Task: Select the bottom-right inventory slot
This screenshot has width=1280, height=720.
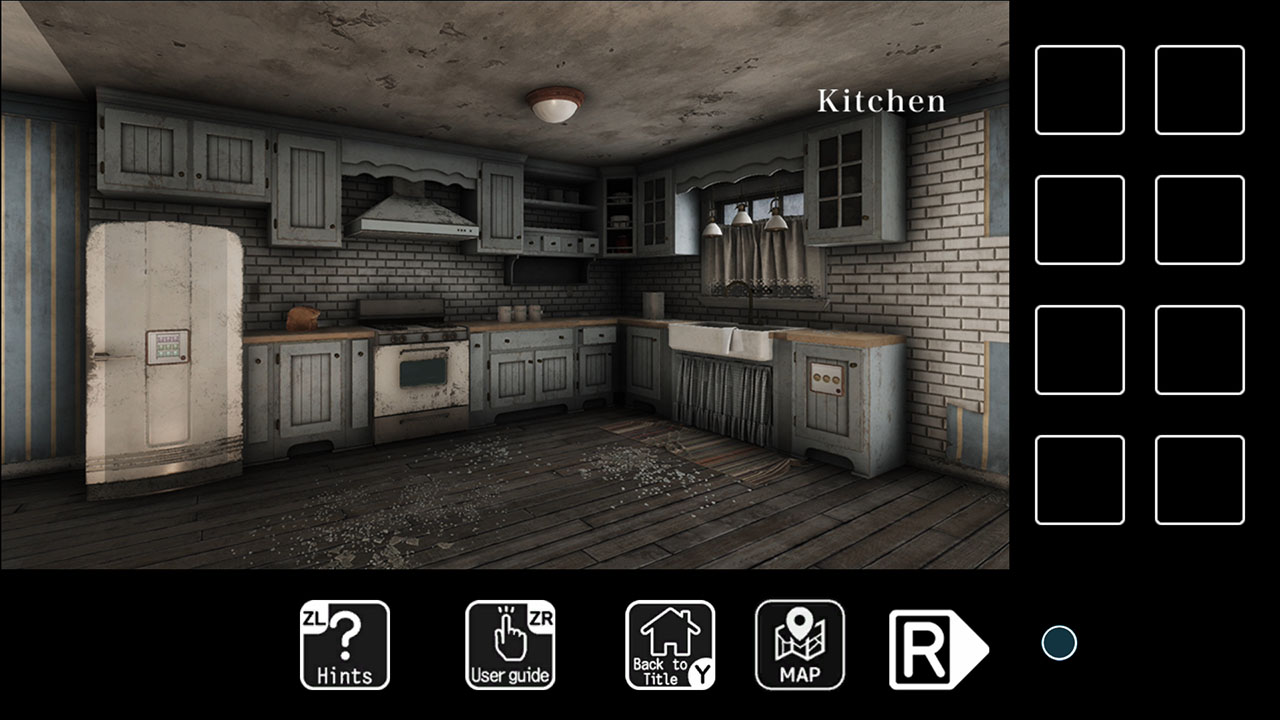Action: [1200, 479]
